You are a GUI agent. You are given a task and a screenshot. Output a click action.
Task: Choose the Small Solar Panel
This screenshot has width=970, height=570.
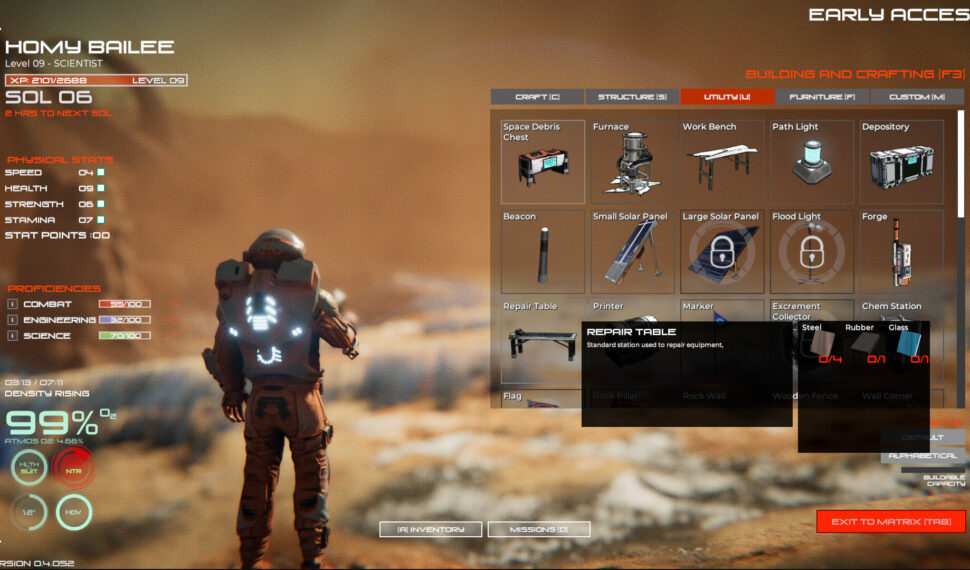pyautogui.click(x=633, y=251)
